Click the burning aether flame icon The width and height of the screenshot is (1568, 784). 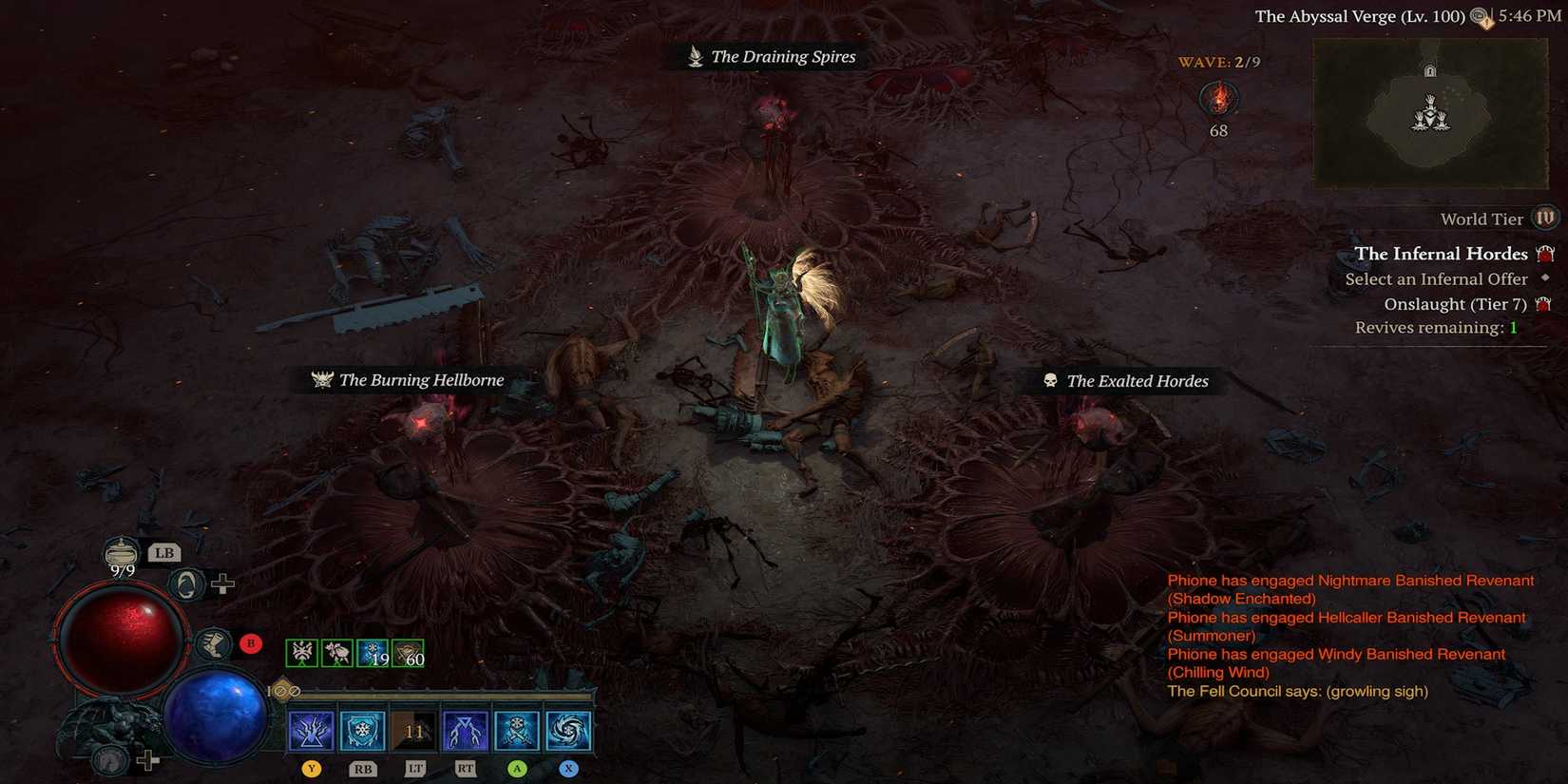pyautogui.click(x=1218, y=99)
